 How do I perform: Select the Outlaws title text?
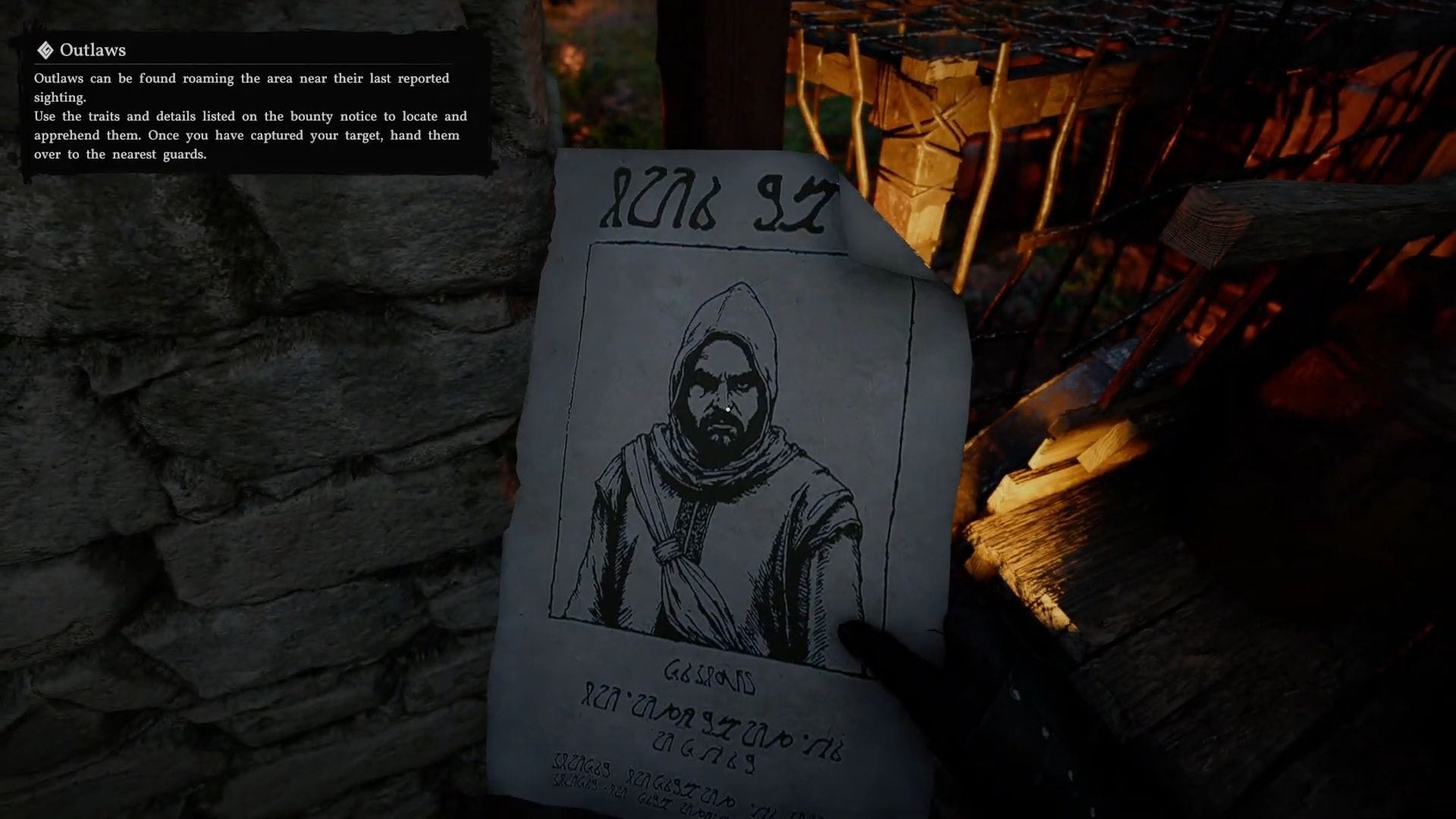pyautogui.click(x=94, y=51)
